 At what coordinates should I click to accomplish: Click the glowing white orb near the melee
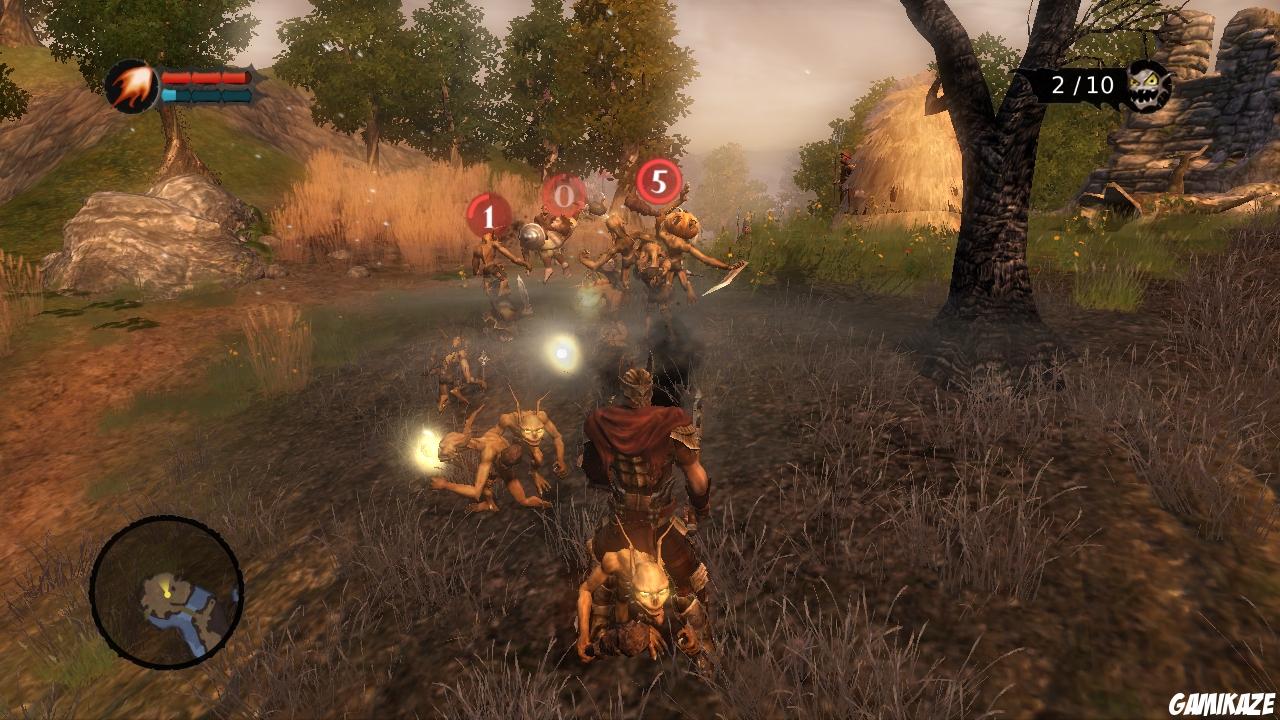click(x=562, y=352)
